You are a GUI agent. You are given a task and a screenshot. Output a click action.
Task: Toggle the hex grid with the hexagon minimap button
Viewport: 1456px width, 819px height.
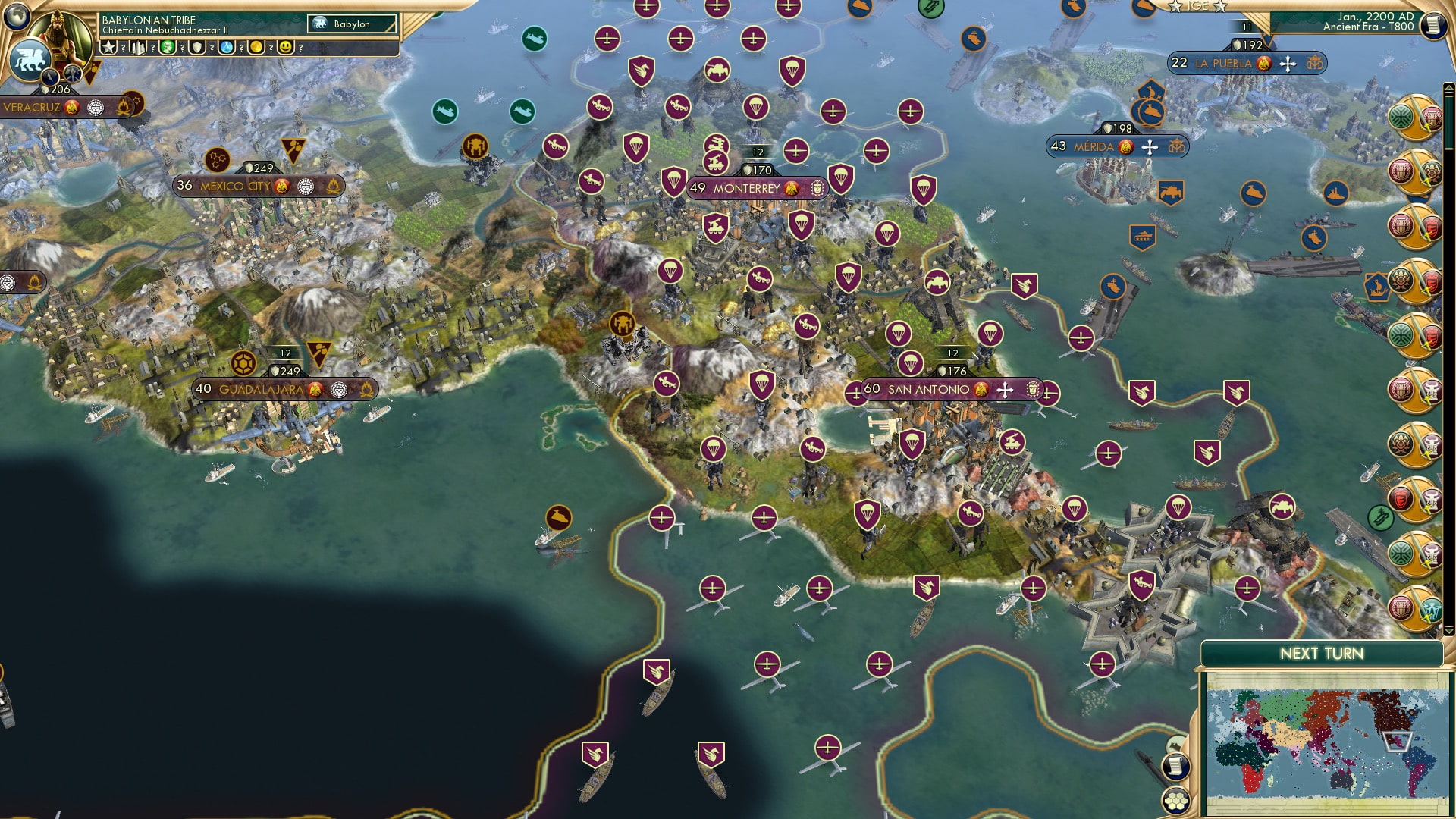tap(1175, 801)
